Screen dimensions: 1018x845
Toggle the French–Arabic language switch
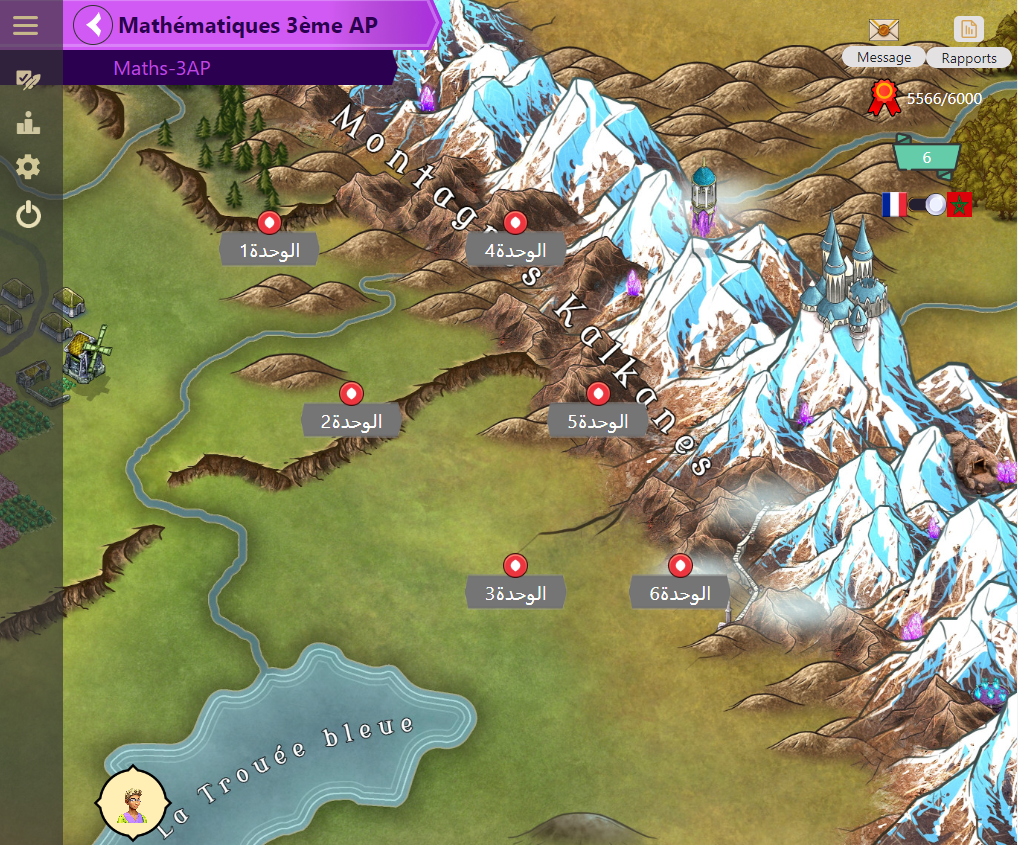point(927,205)
